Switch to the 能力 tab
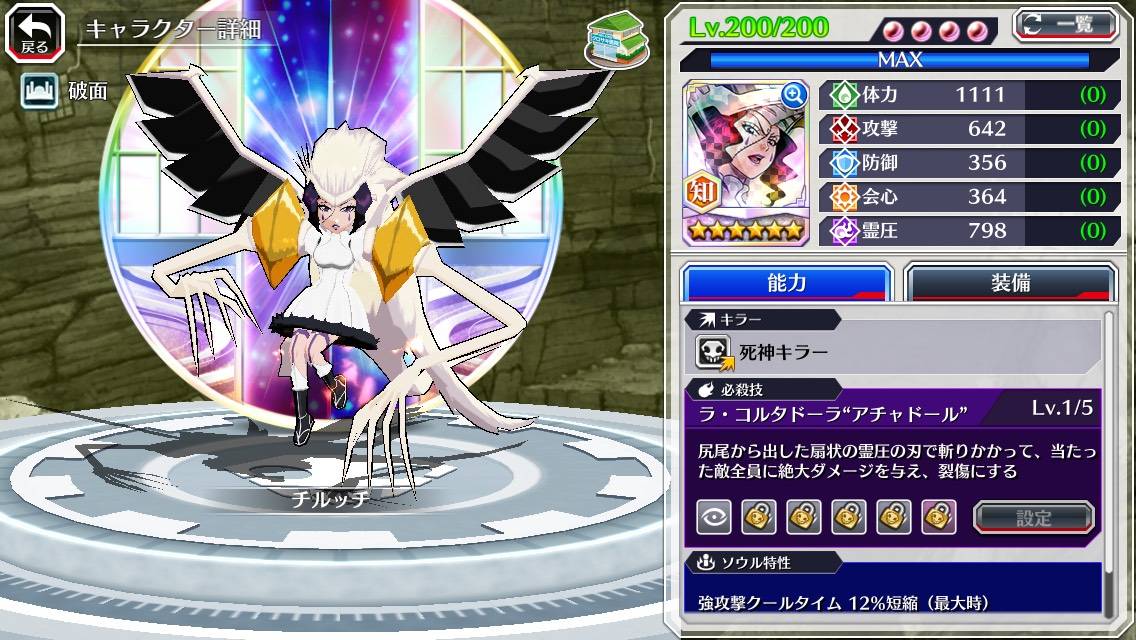This screenshot has height=640, width=1136. click(786, 283)
